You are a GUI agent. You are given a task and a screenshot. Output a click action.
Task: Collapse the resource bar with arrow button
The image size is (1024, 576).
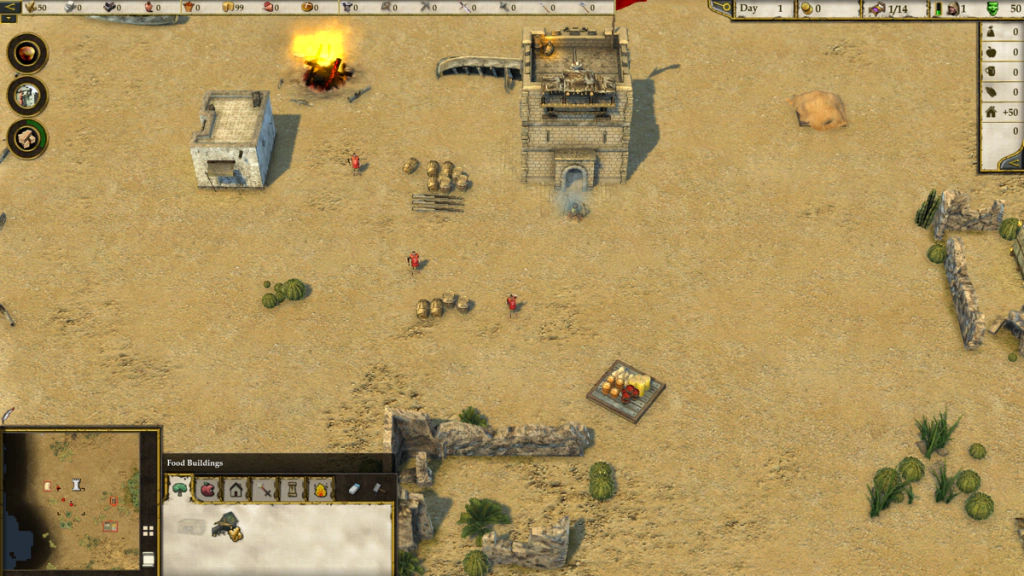pos(9,6)
